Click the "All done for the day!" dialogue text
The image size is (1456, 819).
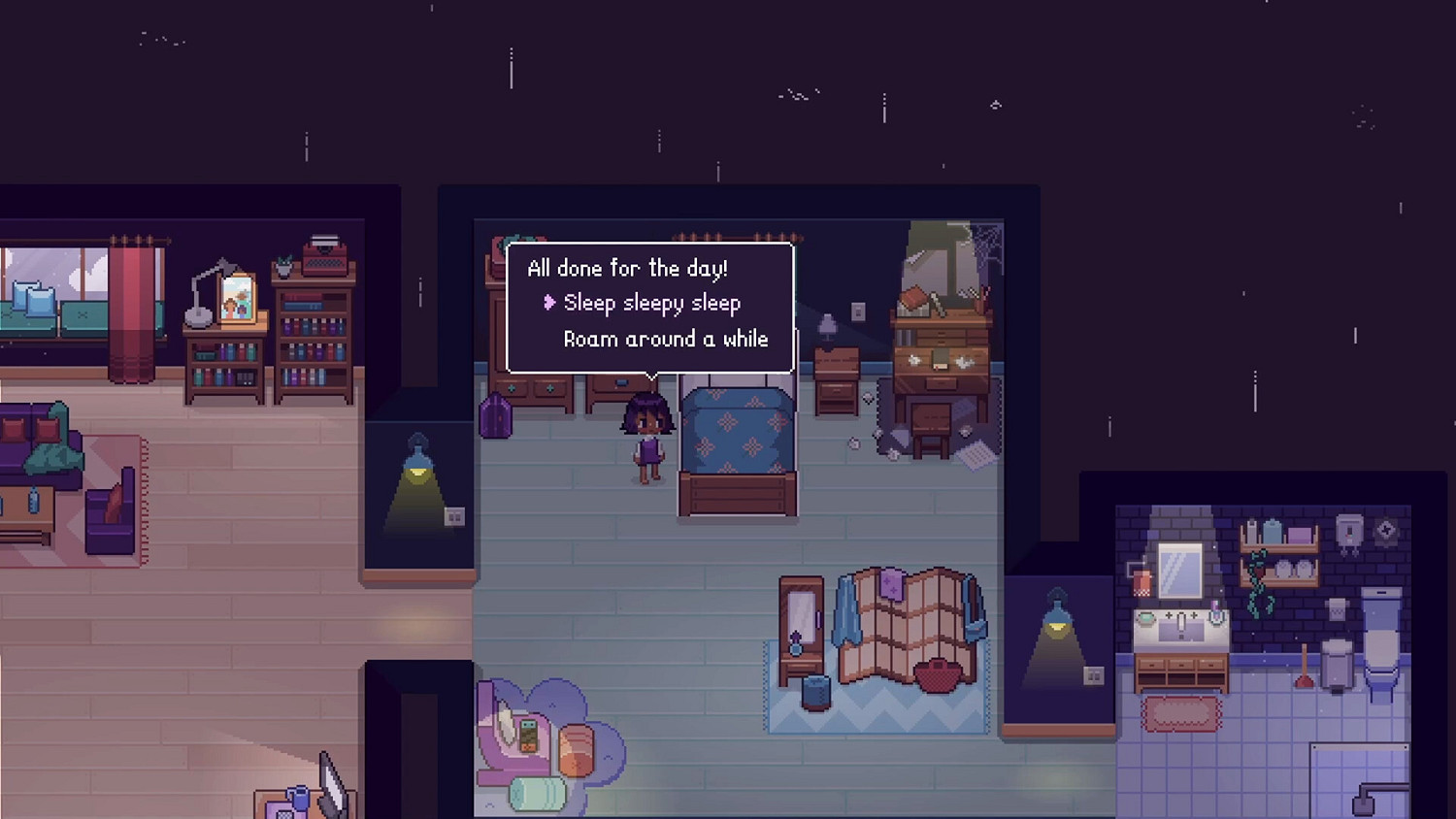[629, 269]
